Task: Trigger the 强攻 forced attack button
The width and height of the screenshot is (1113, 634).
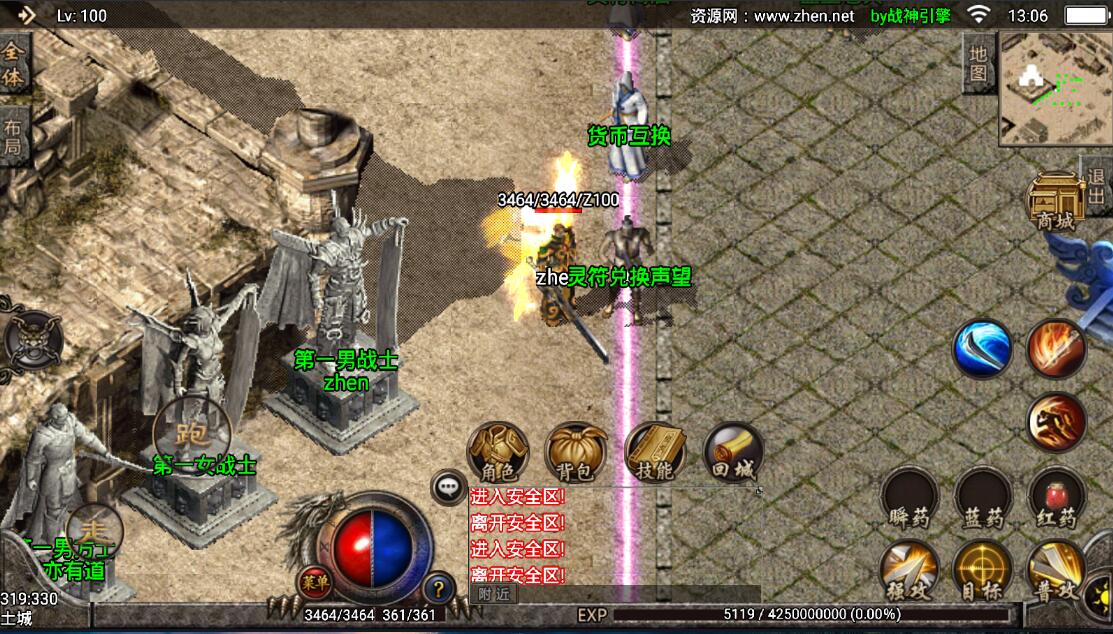Action: 909,572
